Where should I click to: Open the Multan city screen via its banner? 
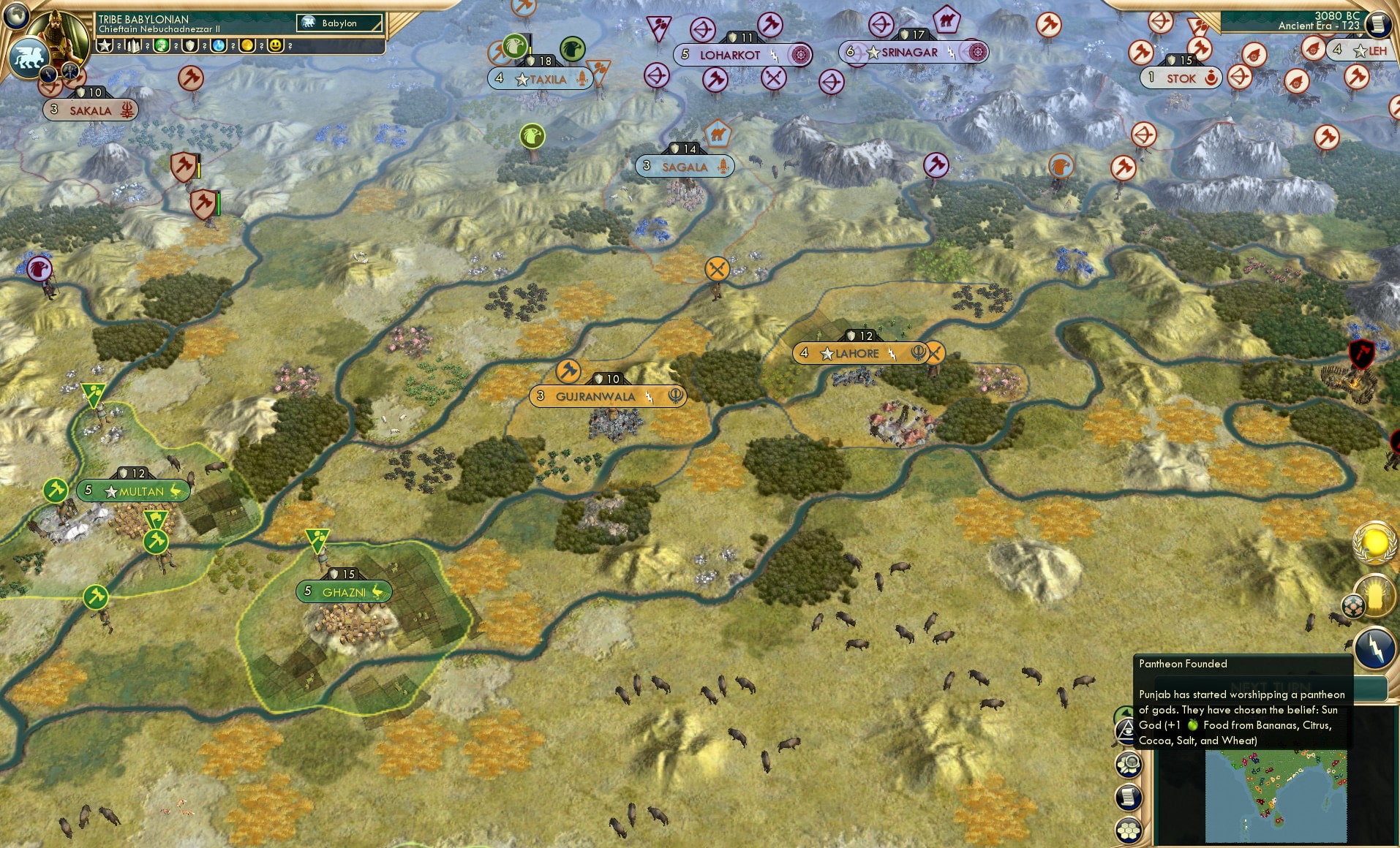[x=134, y=491]
